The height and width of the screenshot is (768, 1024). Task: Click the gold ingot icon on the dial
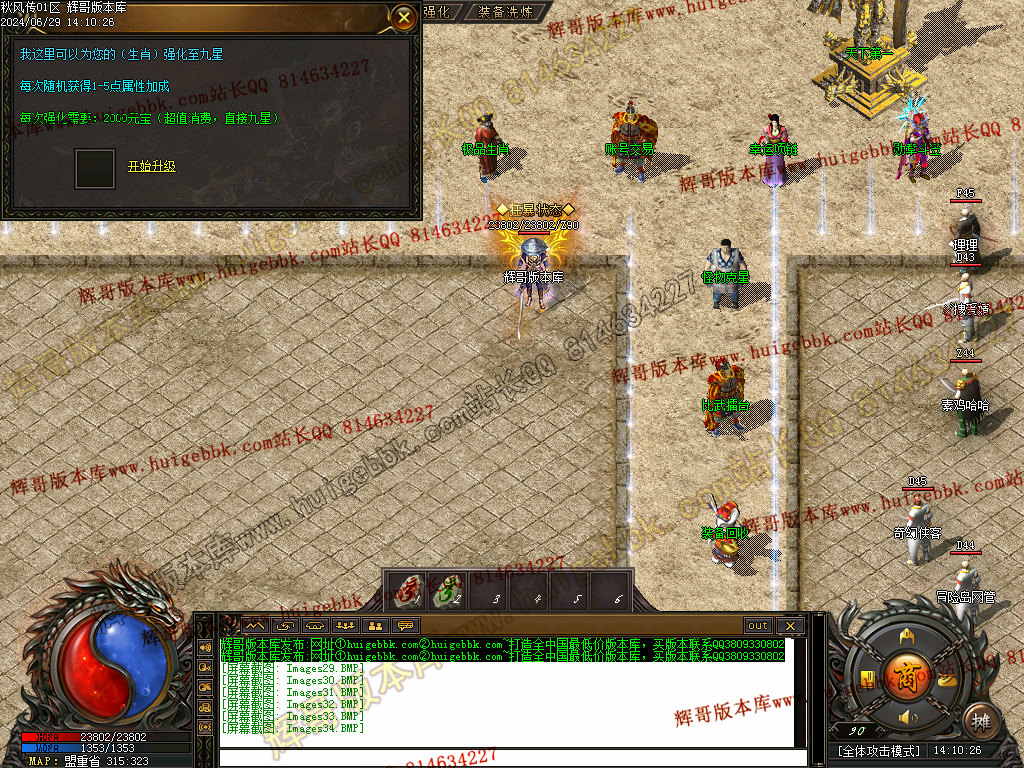[945, 679]
